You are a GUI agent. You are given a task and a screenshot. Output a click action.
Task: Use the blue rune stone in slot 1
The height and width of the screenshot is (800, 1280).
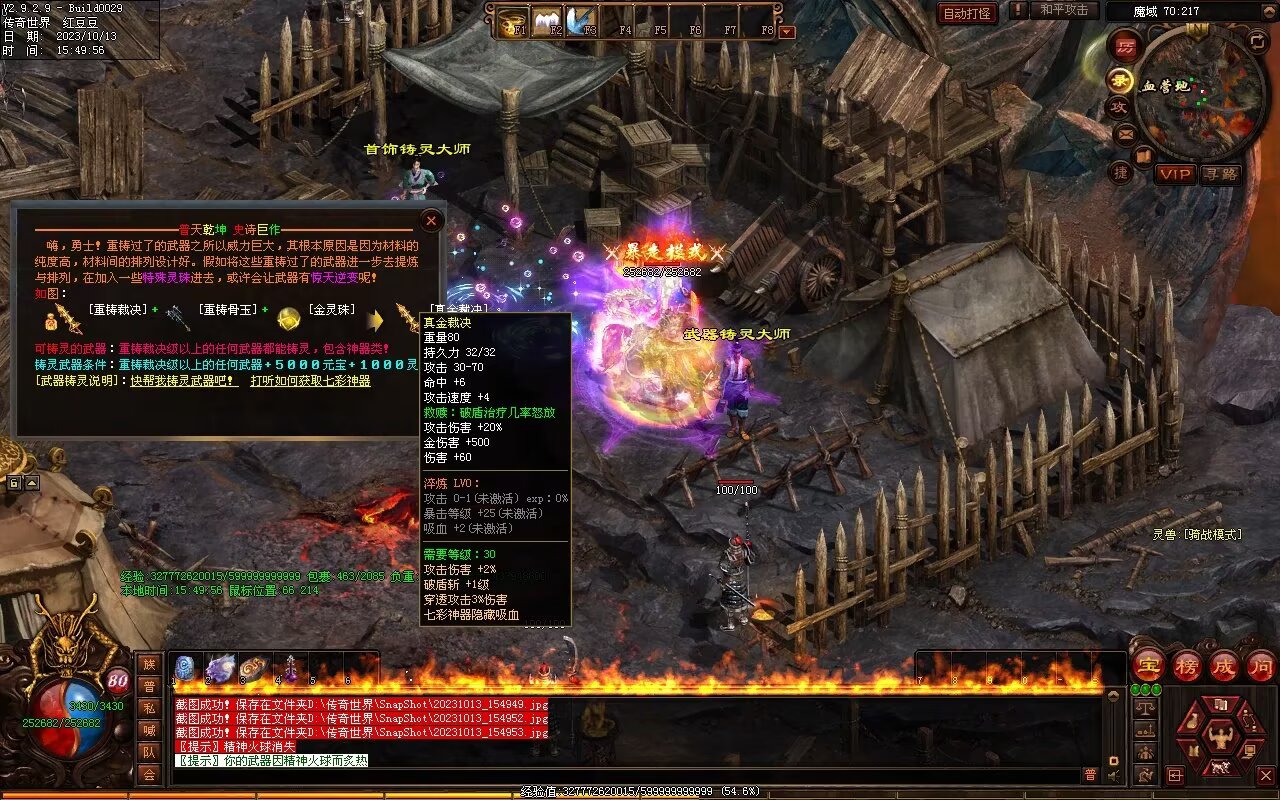tap(185, 669)
